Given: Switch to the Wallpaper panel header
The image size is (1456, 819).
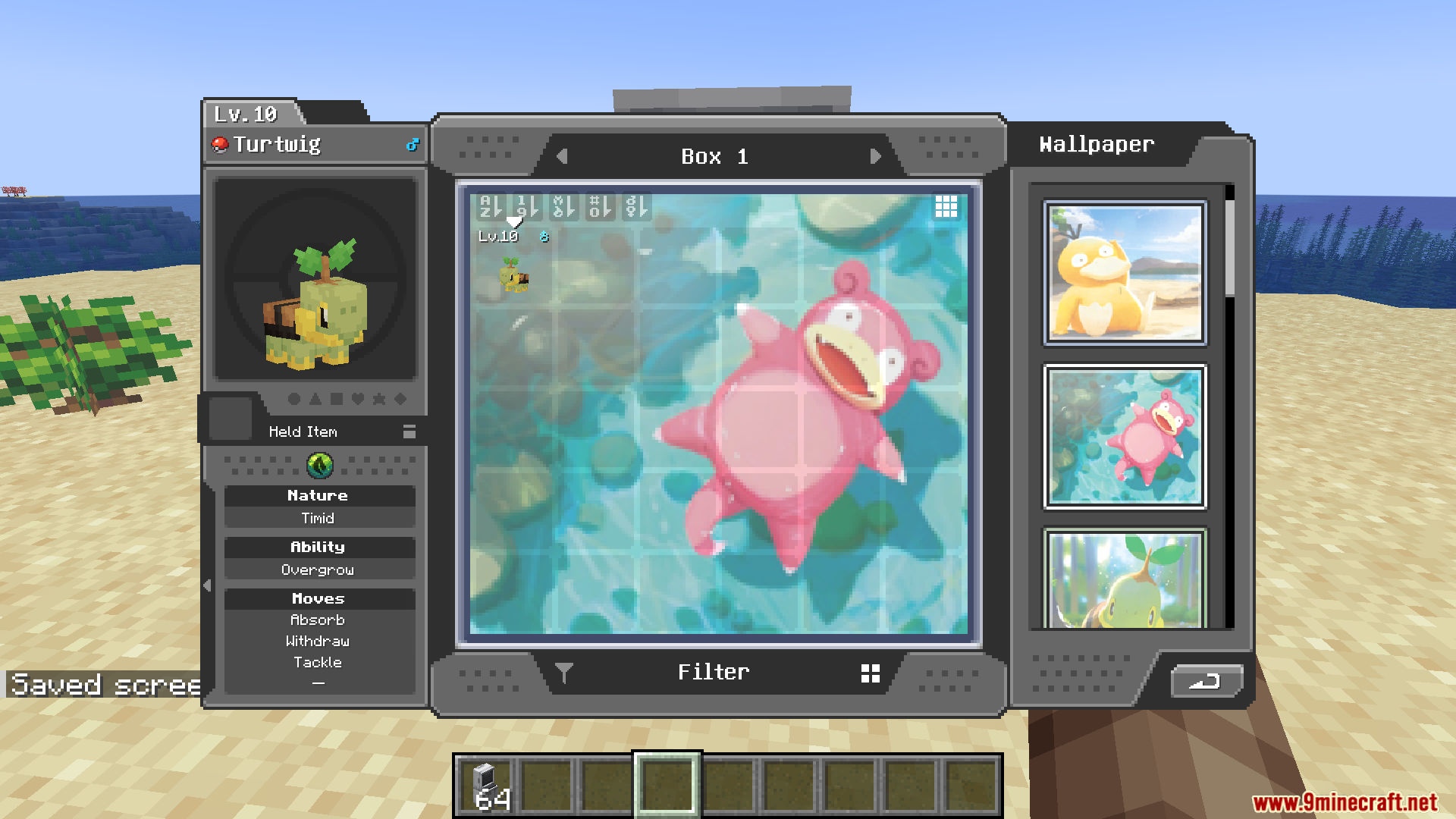Looking at the screenshot, I should click(x=1095, y=144).
